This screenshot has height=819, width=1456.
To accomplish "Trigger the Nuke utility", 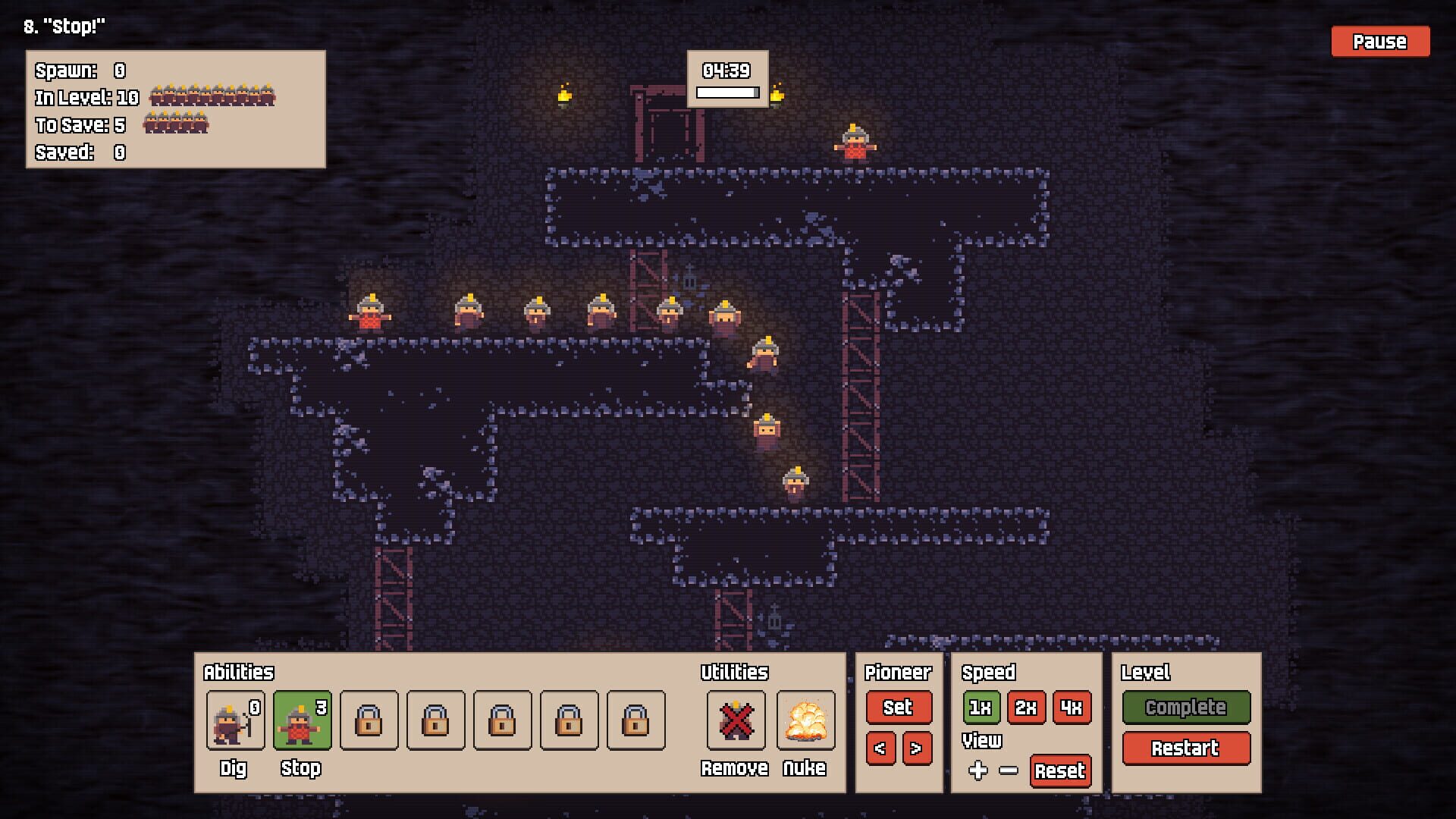I will pos(805,720).
